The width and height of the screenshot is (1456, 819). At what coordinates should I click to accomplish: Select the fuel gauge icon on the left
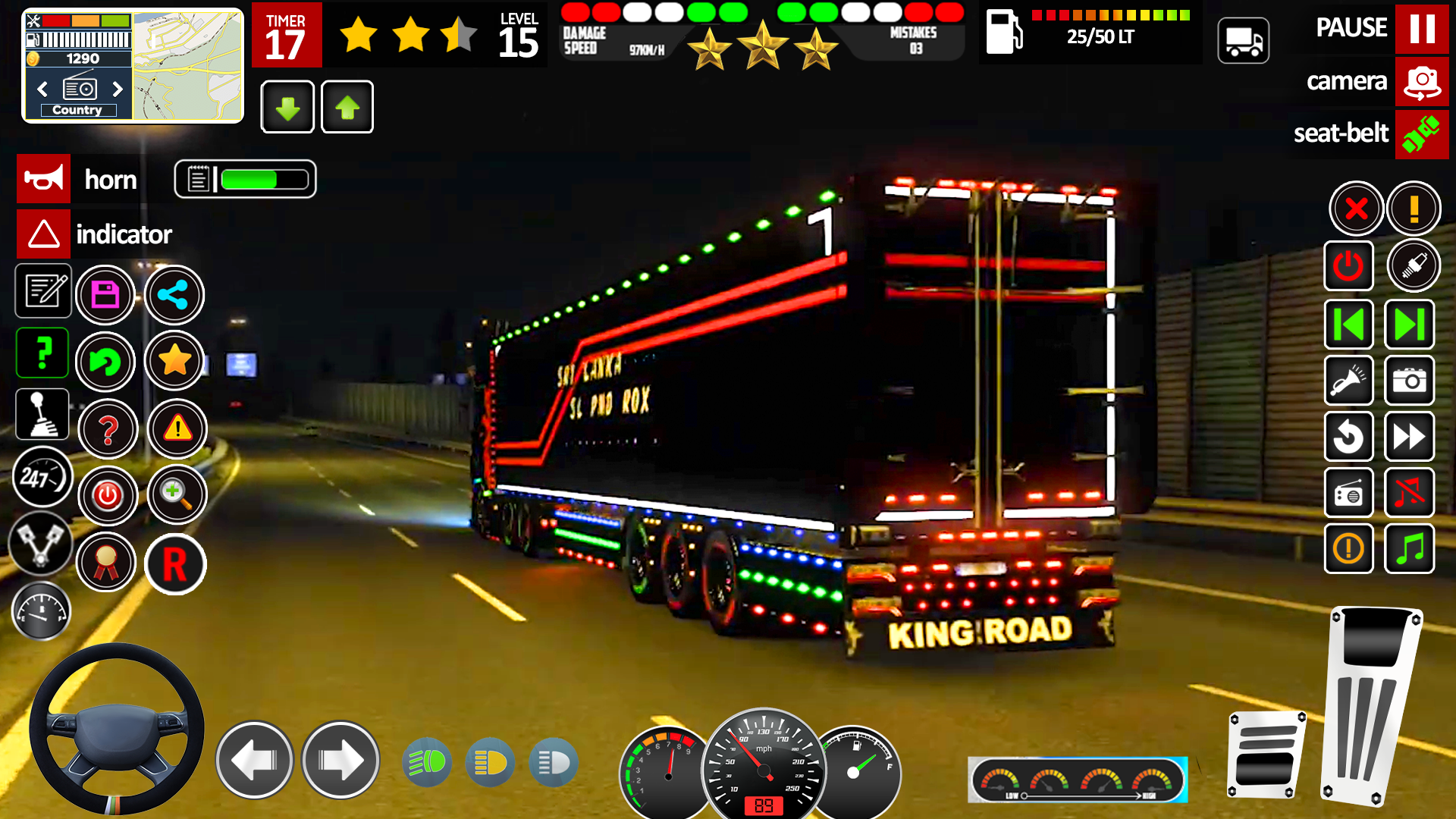pyautogui.click(x=42, y=612)
